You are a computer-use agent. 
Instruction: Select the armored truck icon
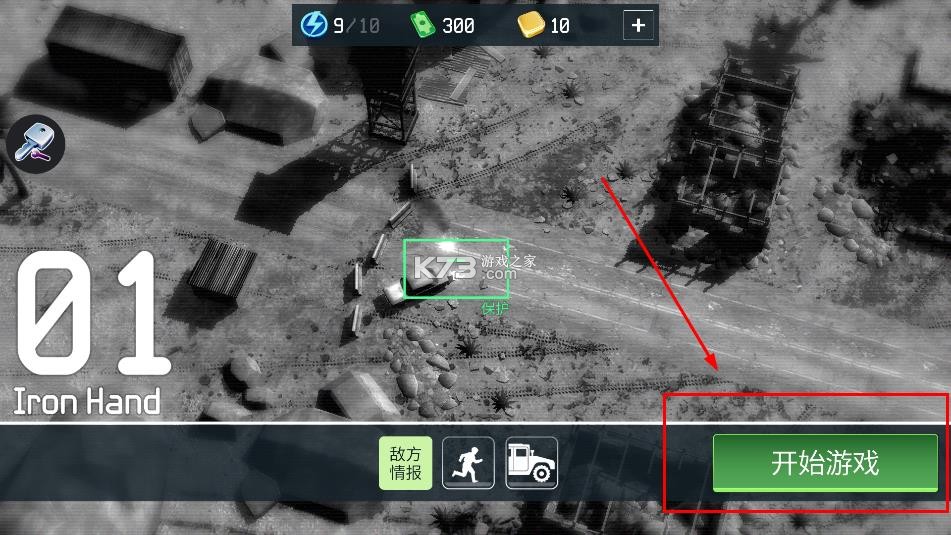(x=532, y=463)
